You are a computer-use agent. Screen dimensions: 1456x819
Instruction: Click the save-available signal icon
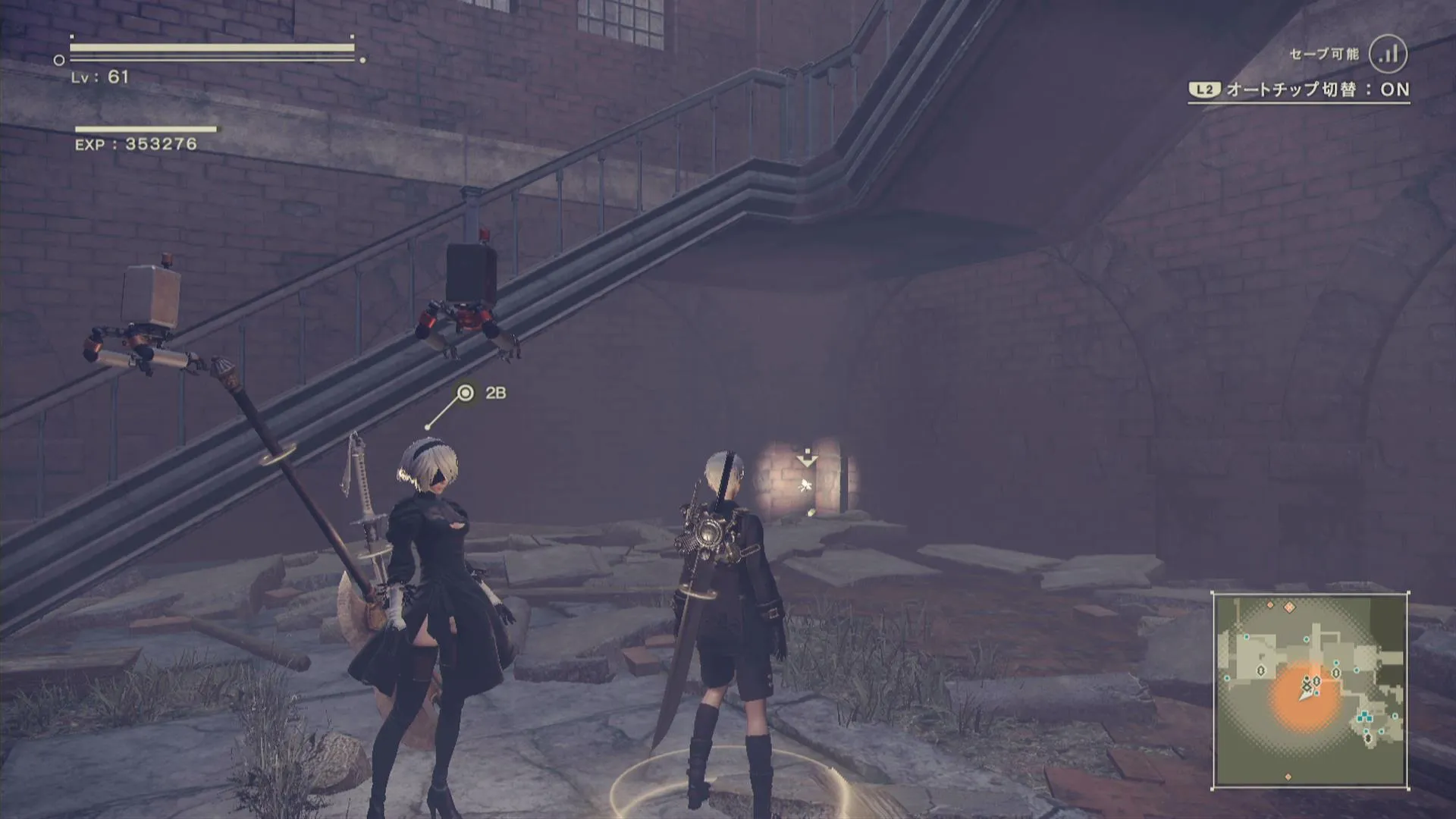click(x=1389, y=54)
